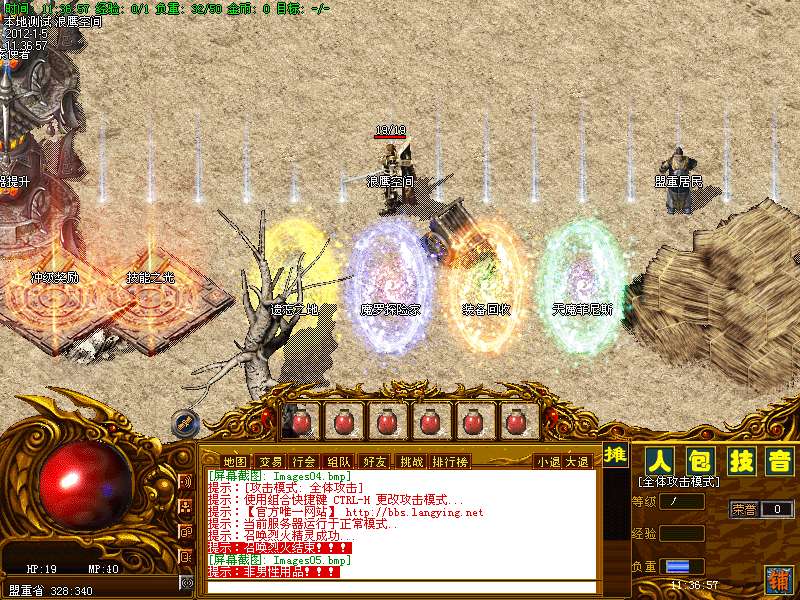Open the 地图 map button

point(235,461)
